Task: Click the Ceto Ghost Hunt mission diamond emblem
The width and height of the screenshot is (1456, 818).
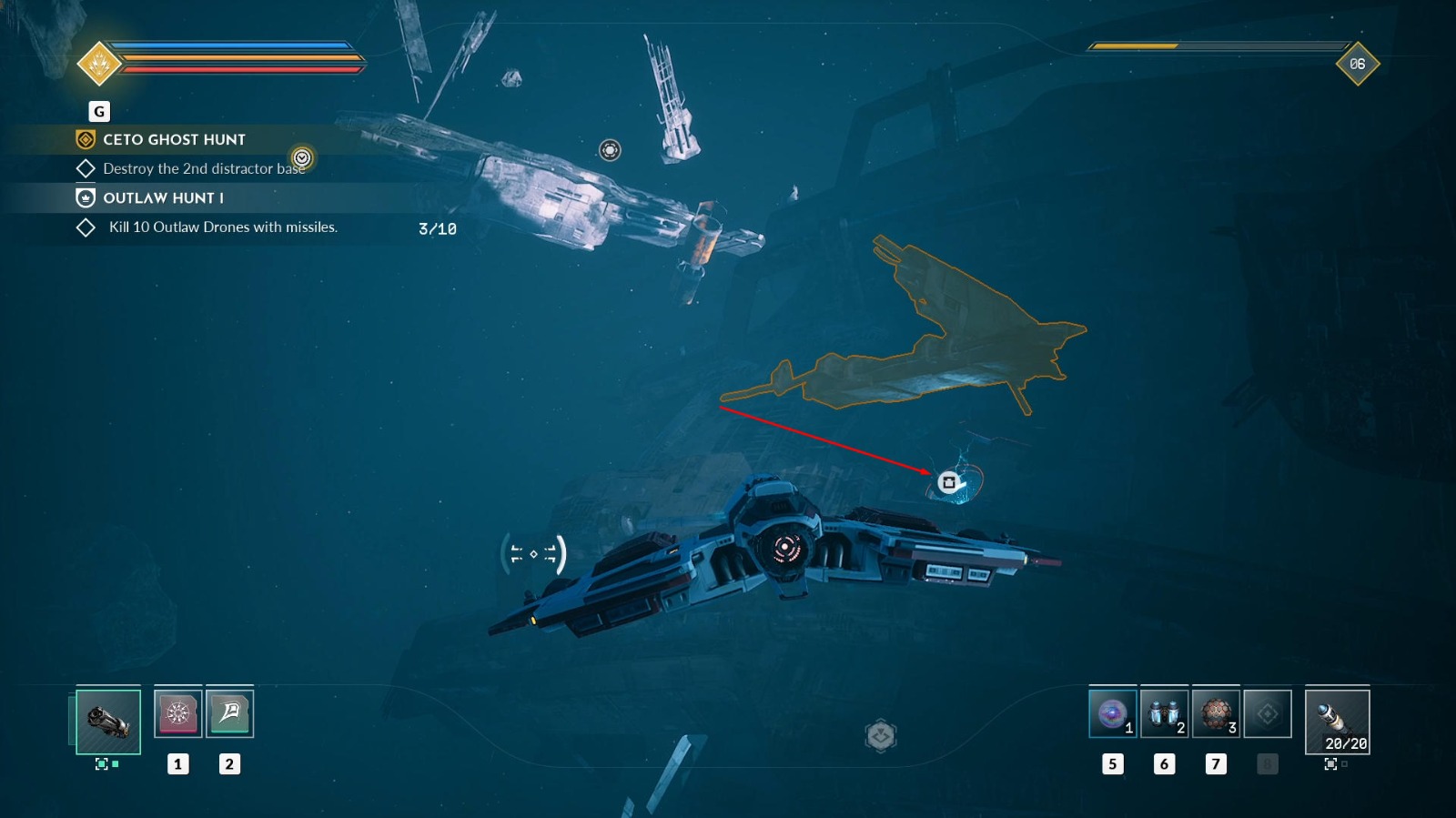Action: 85,140
